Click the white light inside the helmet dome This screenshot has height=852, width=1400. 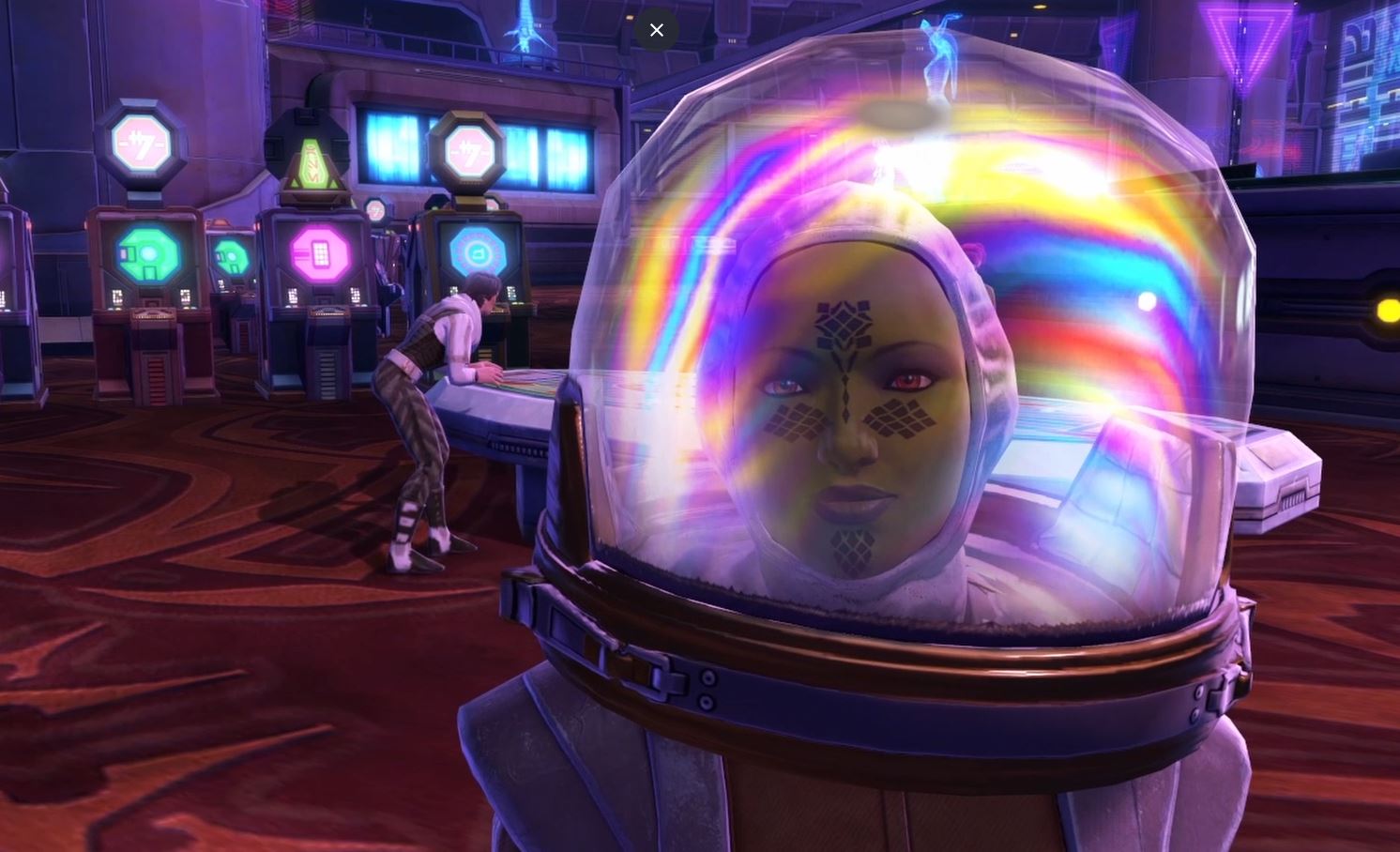[1146, 300]
